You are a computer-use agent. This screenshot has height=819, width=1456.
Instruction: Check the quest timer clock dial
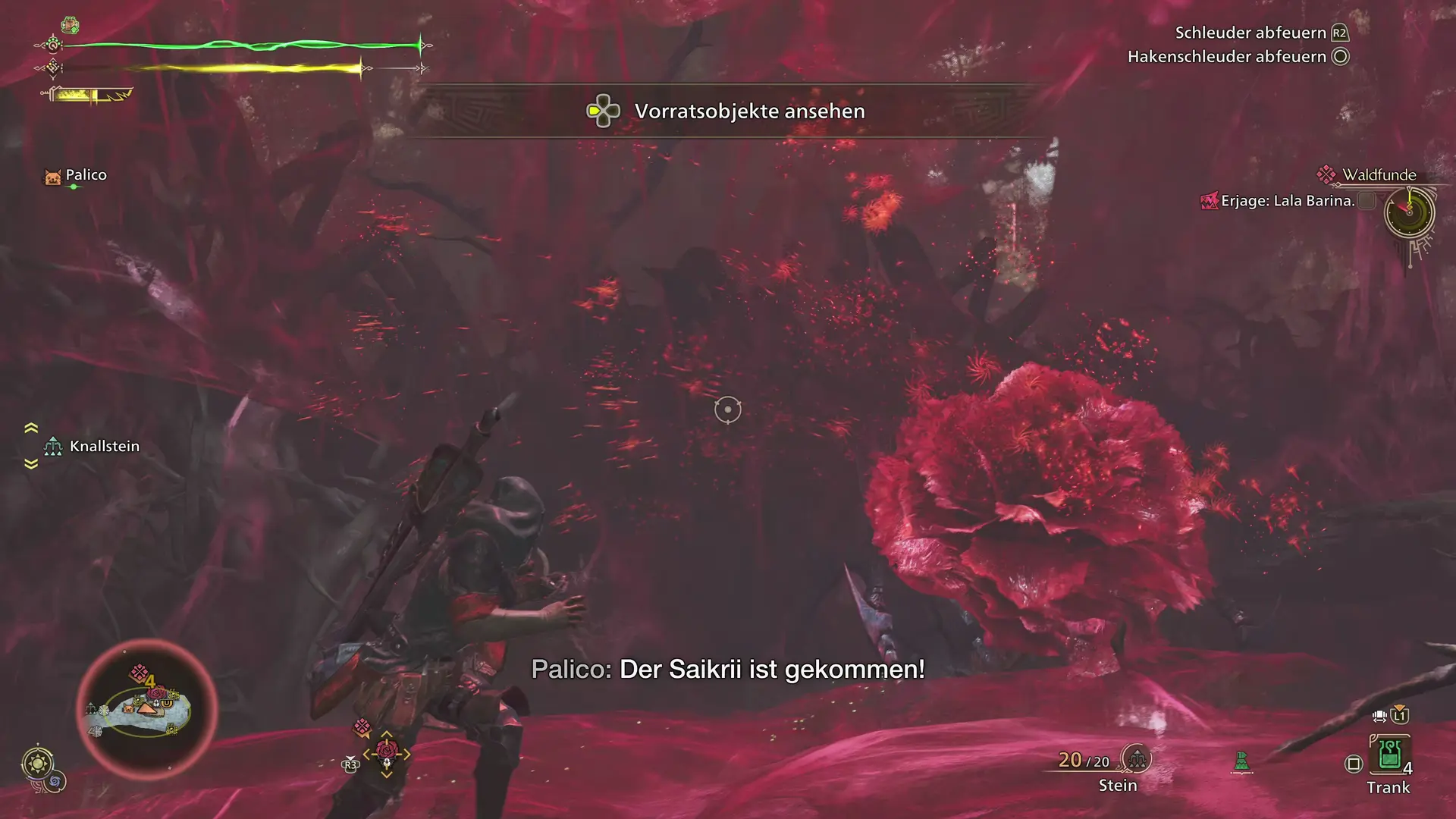click(x=1409, y=212)
